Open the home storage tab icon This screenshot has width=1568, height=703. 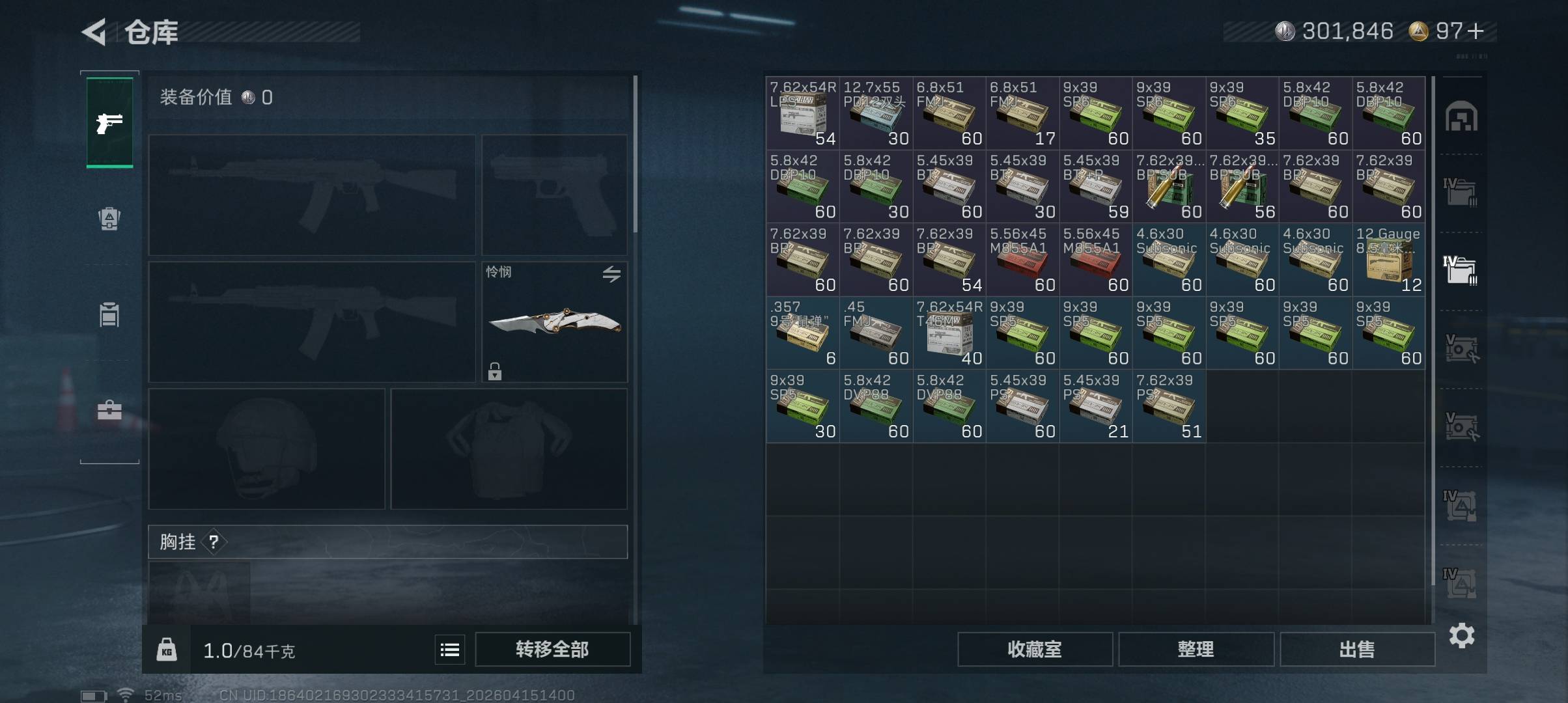(x=1461, y=117)
